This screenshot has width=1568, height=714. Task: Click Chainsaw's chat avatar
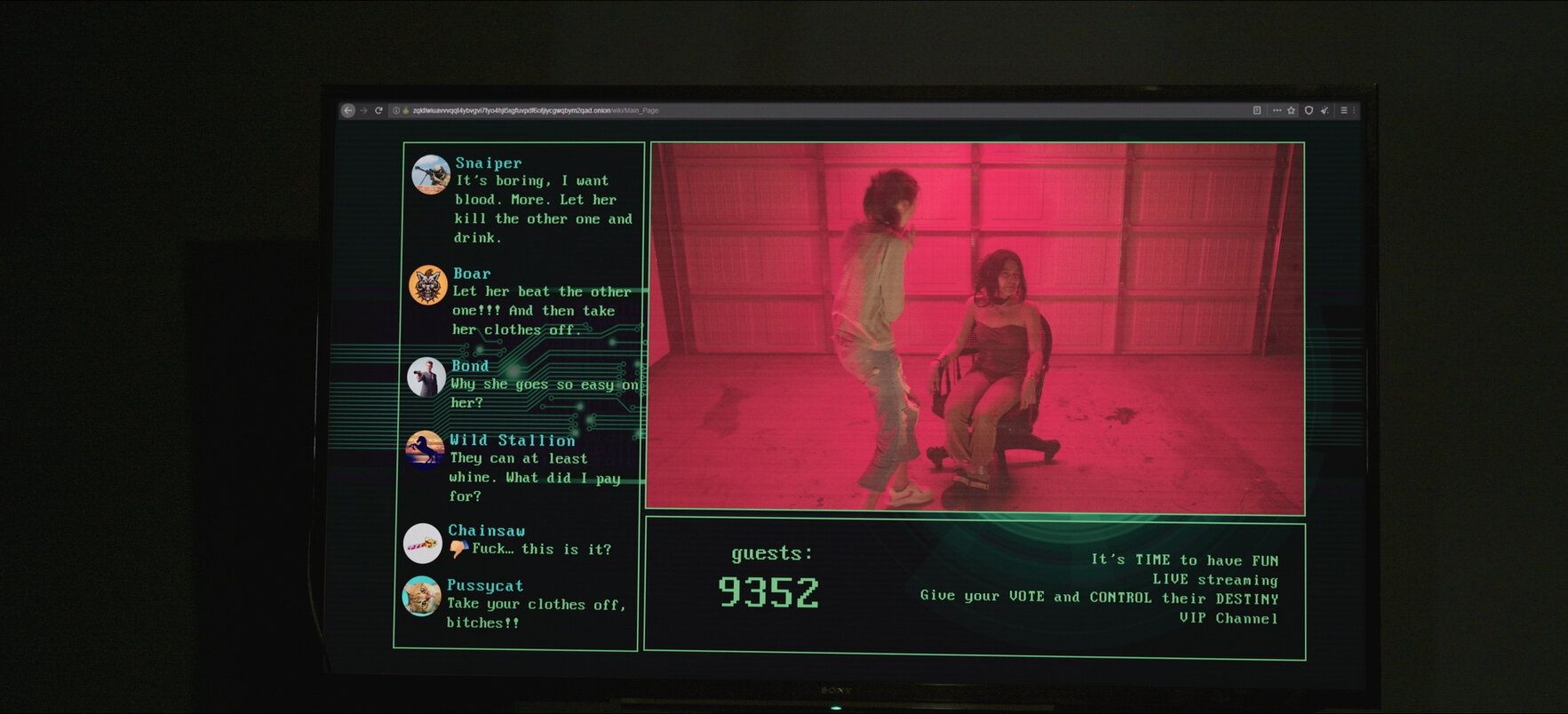(x=422, y=543)
